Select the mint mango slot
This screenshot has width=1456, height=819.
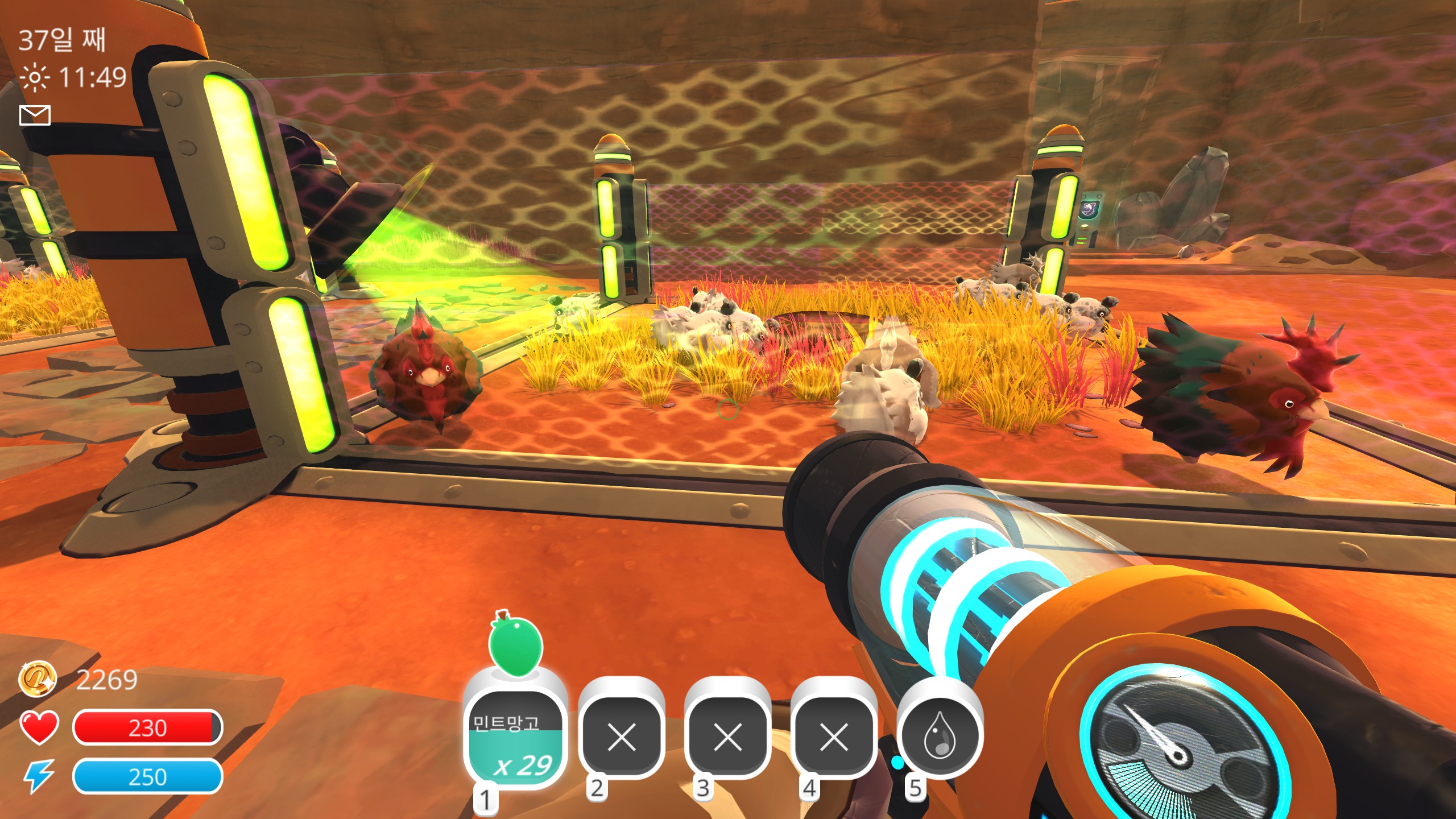click(515, 737)
